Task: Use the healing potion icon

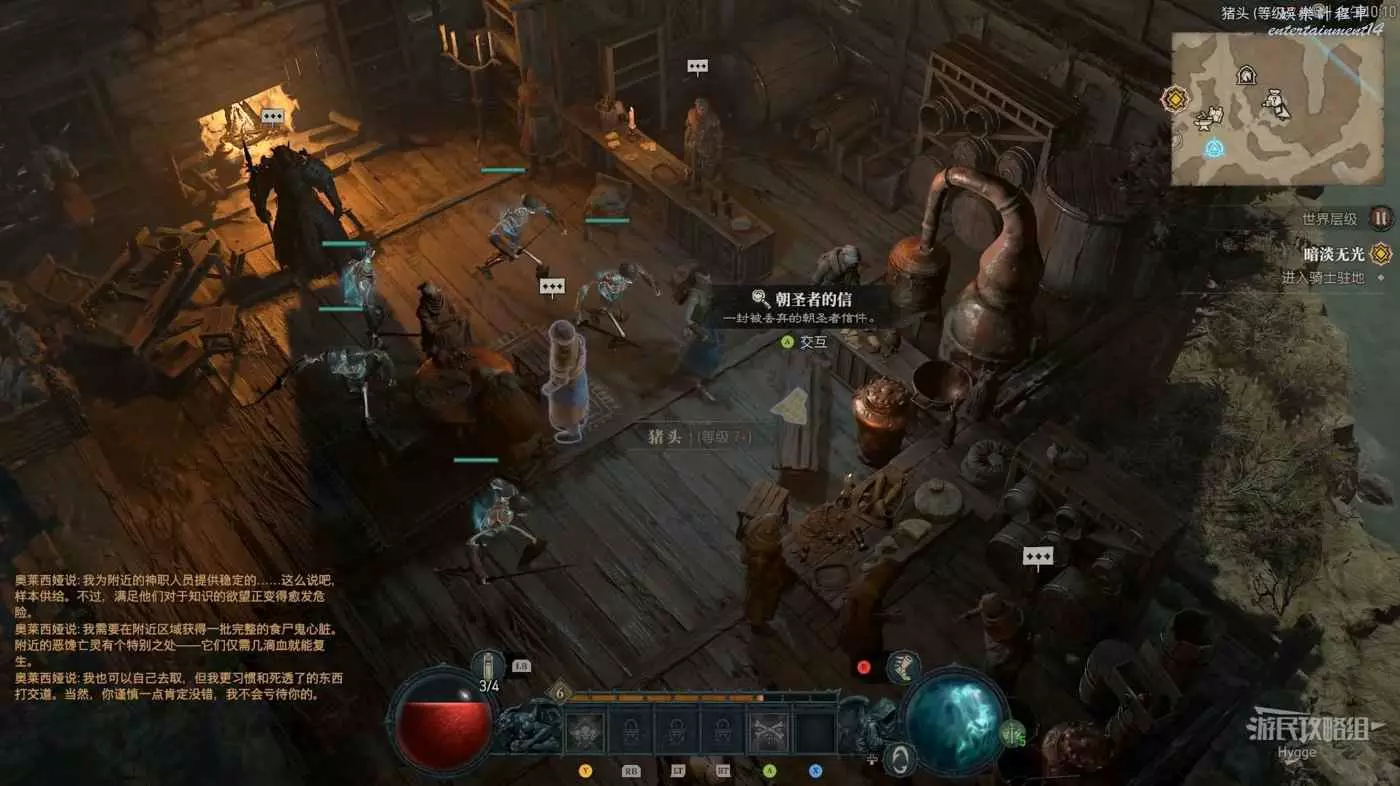Action: coord(488,667)
